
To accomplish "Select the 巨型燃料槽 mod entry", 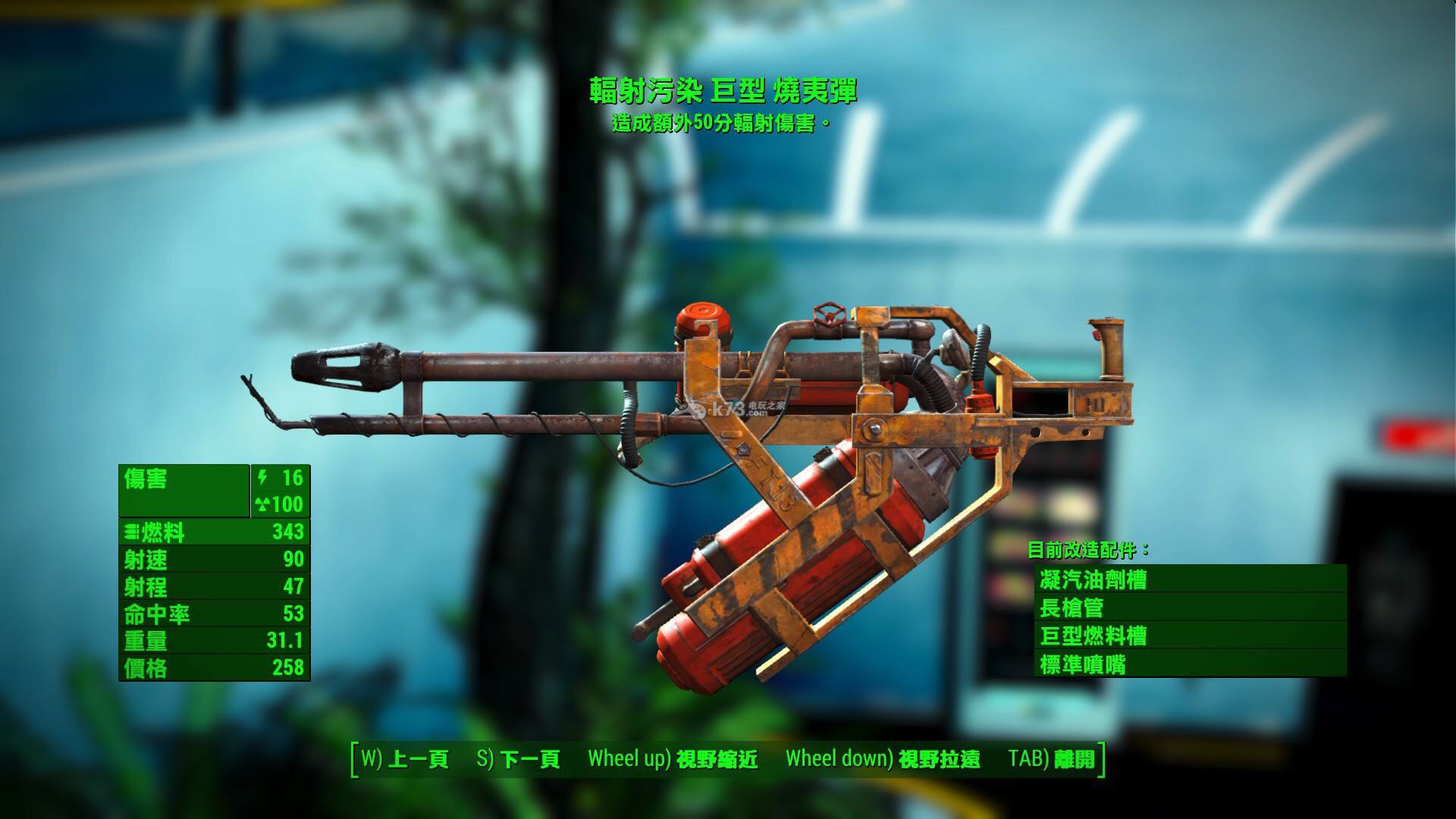I will point(1189,635).
